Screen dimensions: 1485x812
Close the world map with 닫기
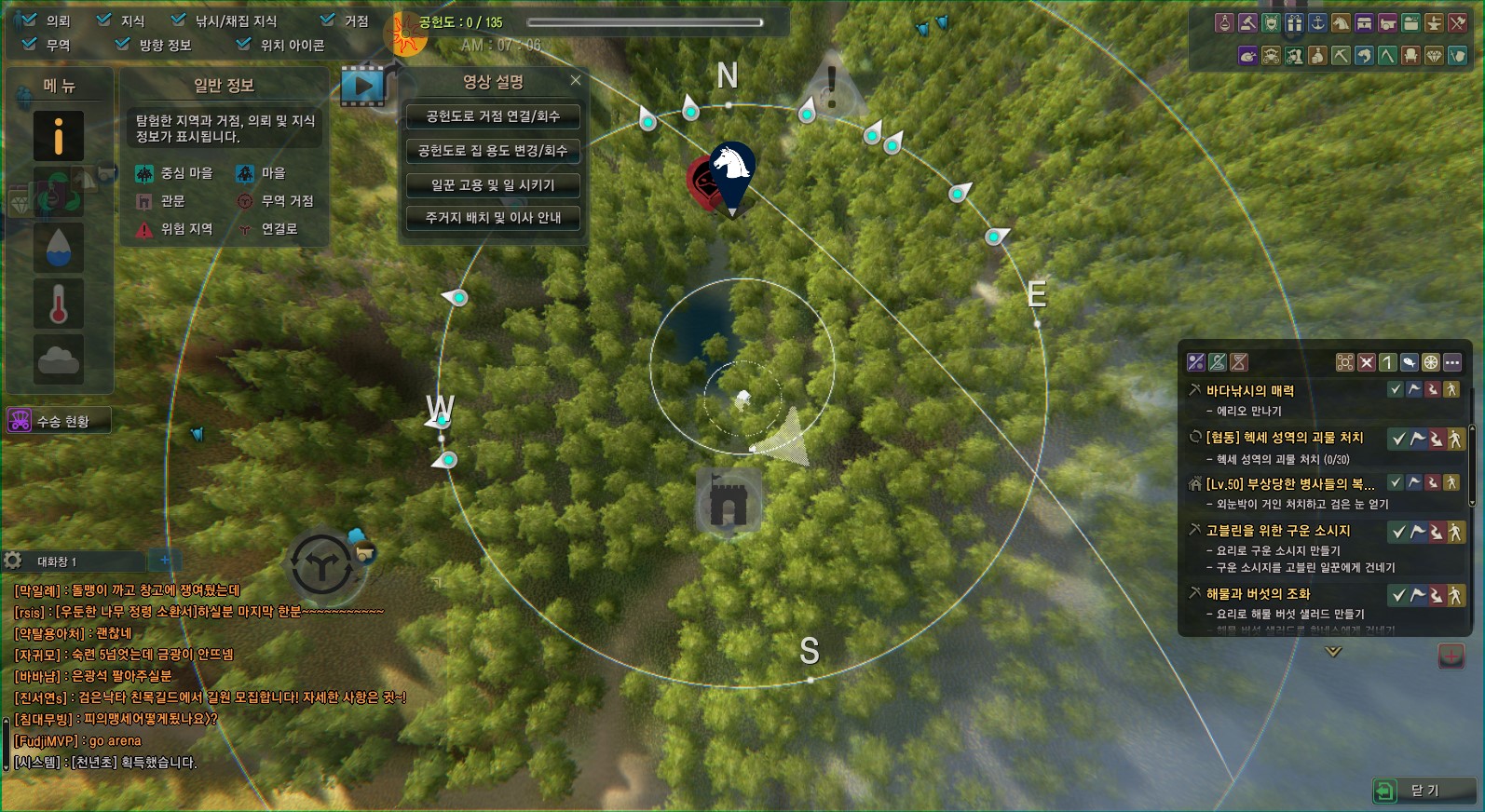pos(1424,791)
